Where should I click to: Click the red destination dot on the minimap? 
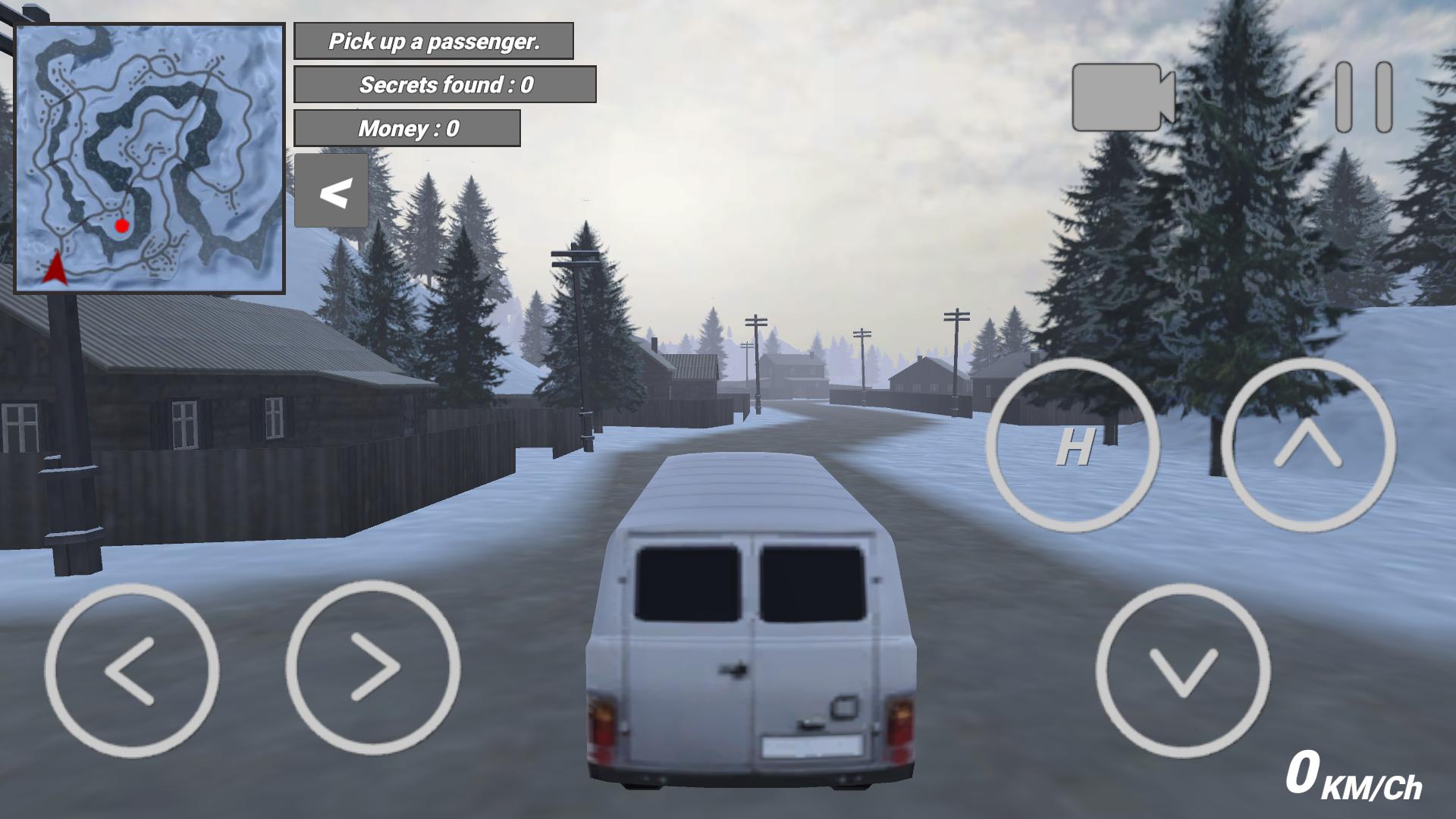(x=122, y=225)
